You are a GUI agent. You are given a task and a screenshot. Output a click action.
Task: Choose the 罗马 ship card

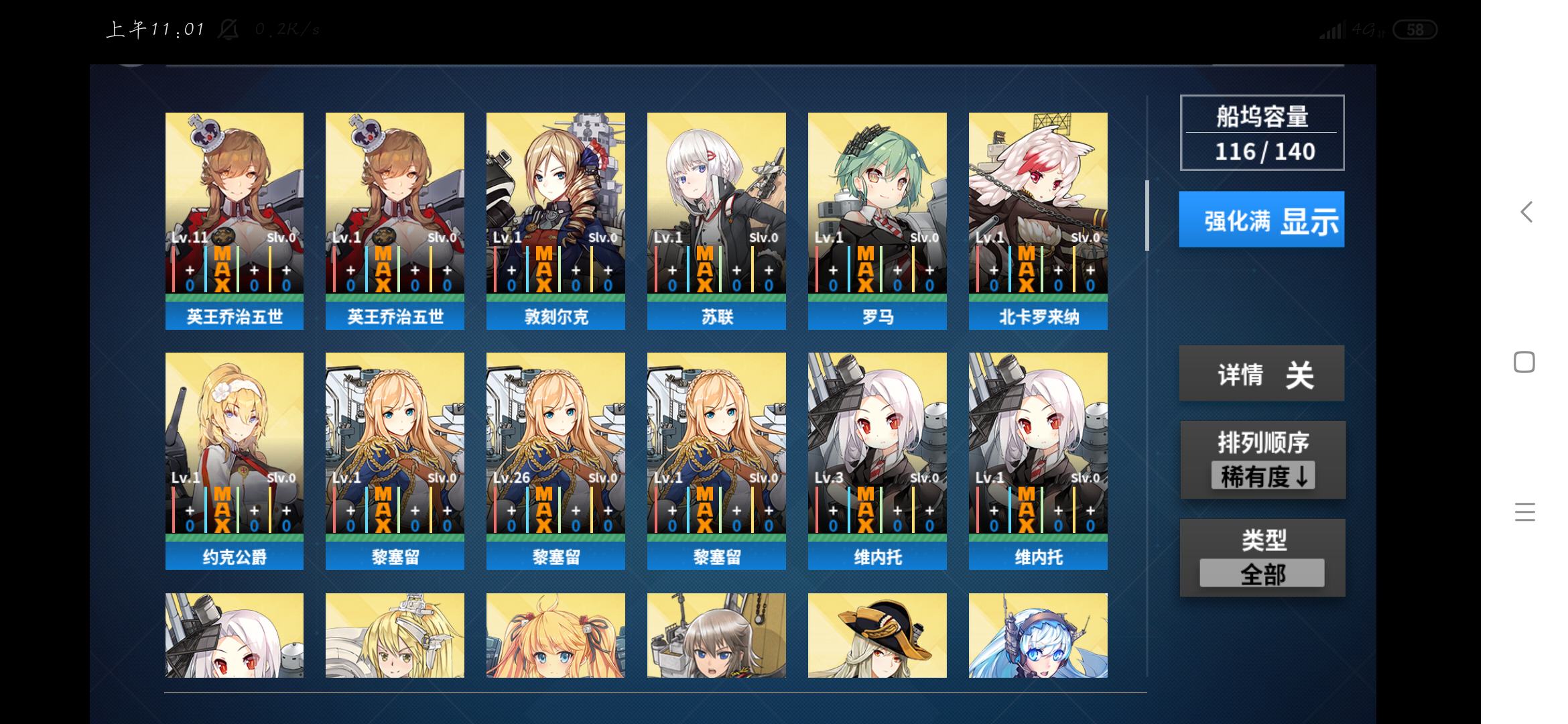click(x=877, y=221)
